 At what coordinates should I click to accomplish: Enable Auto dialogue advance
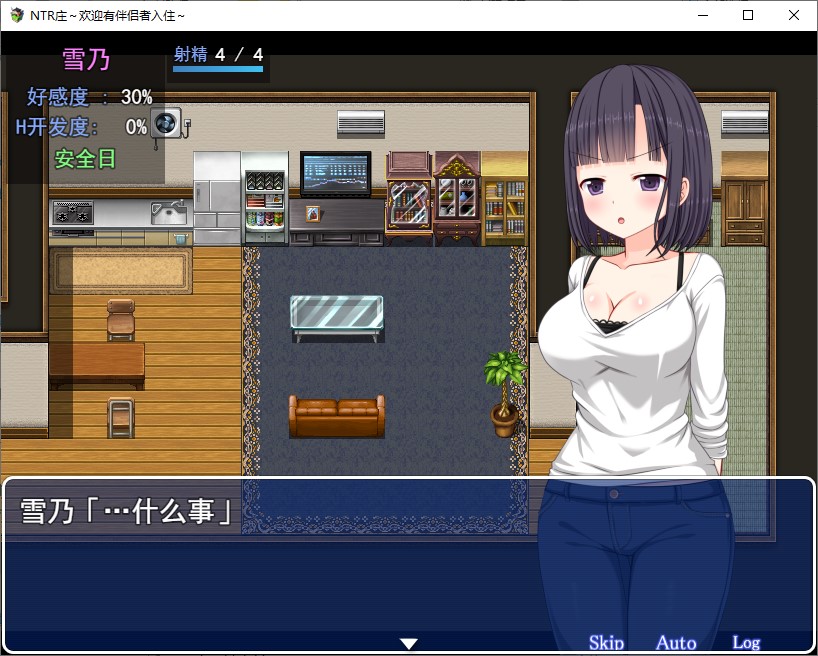[676, 642]
